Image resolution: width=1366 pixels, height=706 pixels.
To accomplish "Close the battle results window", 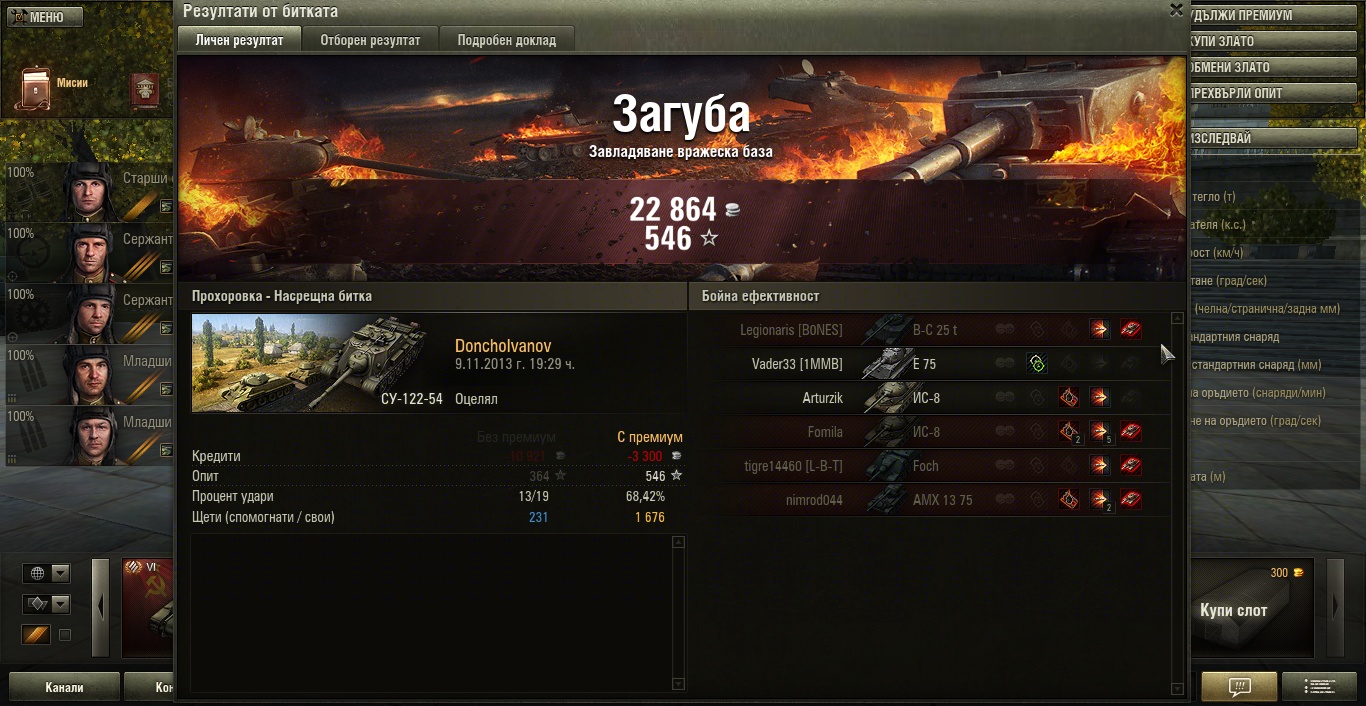I will point(1176,10).
